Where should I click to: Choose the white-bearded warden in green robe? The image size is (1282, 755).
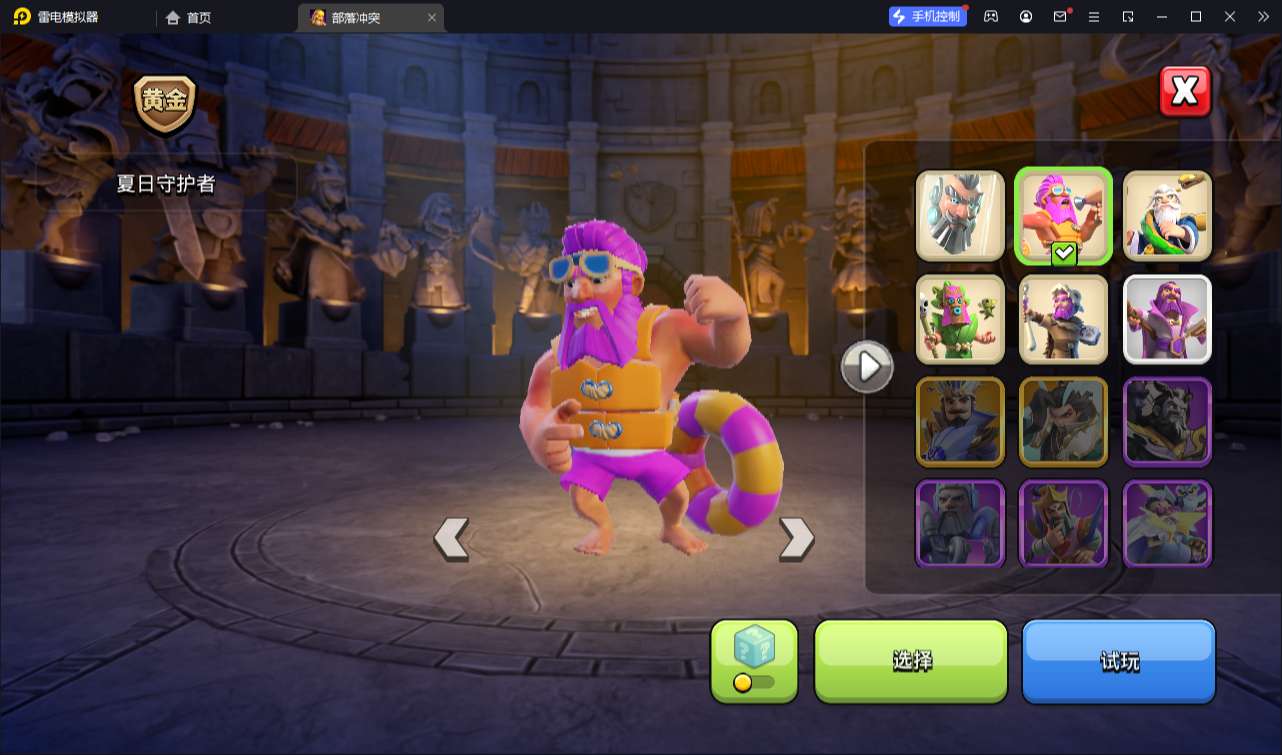point(1167,216)
